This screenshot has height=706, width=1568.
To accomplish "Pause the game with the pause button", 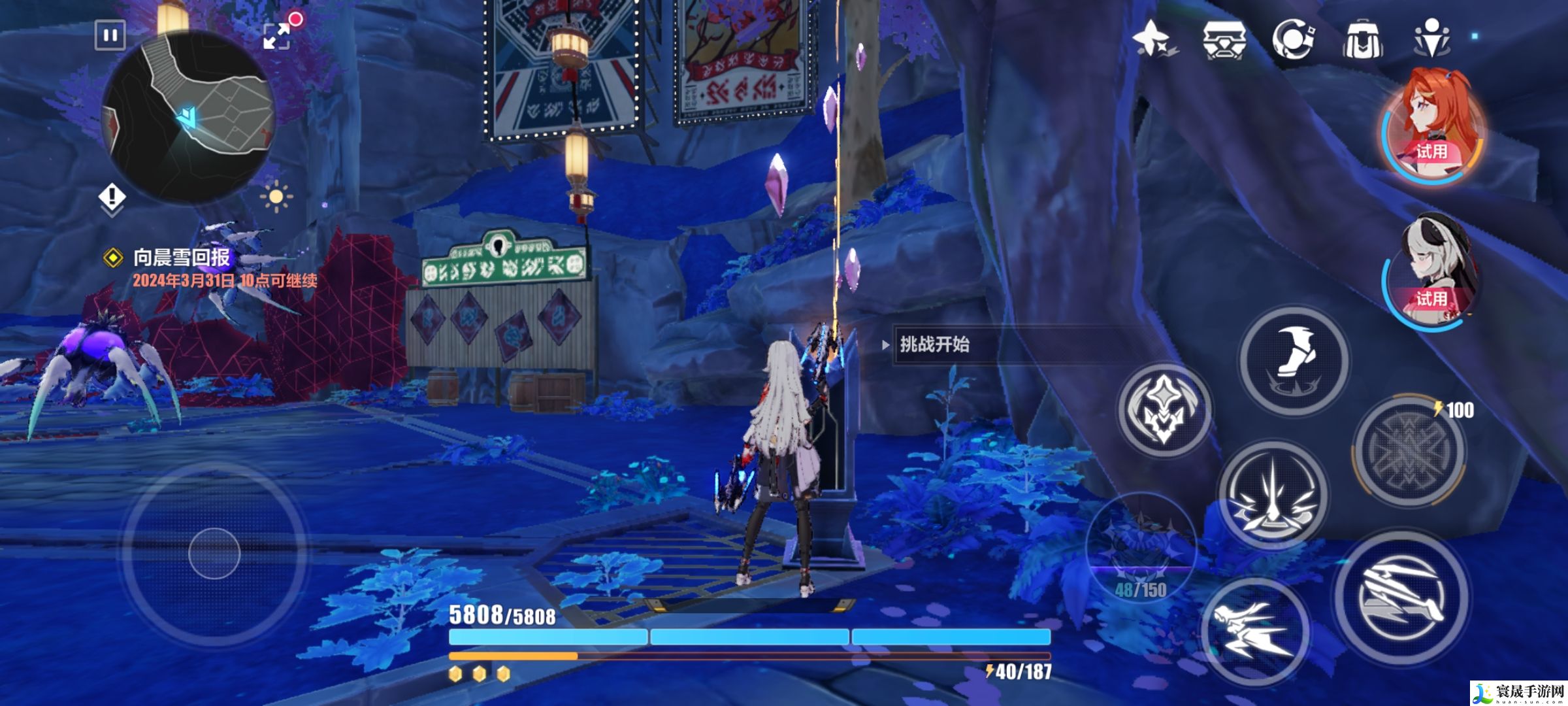I will (110, 35).
